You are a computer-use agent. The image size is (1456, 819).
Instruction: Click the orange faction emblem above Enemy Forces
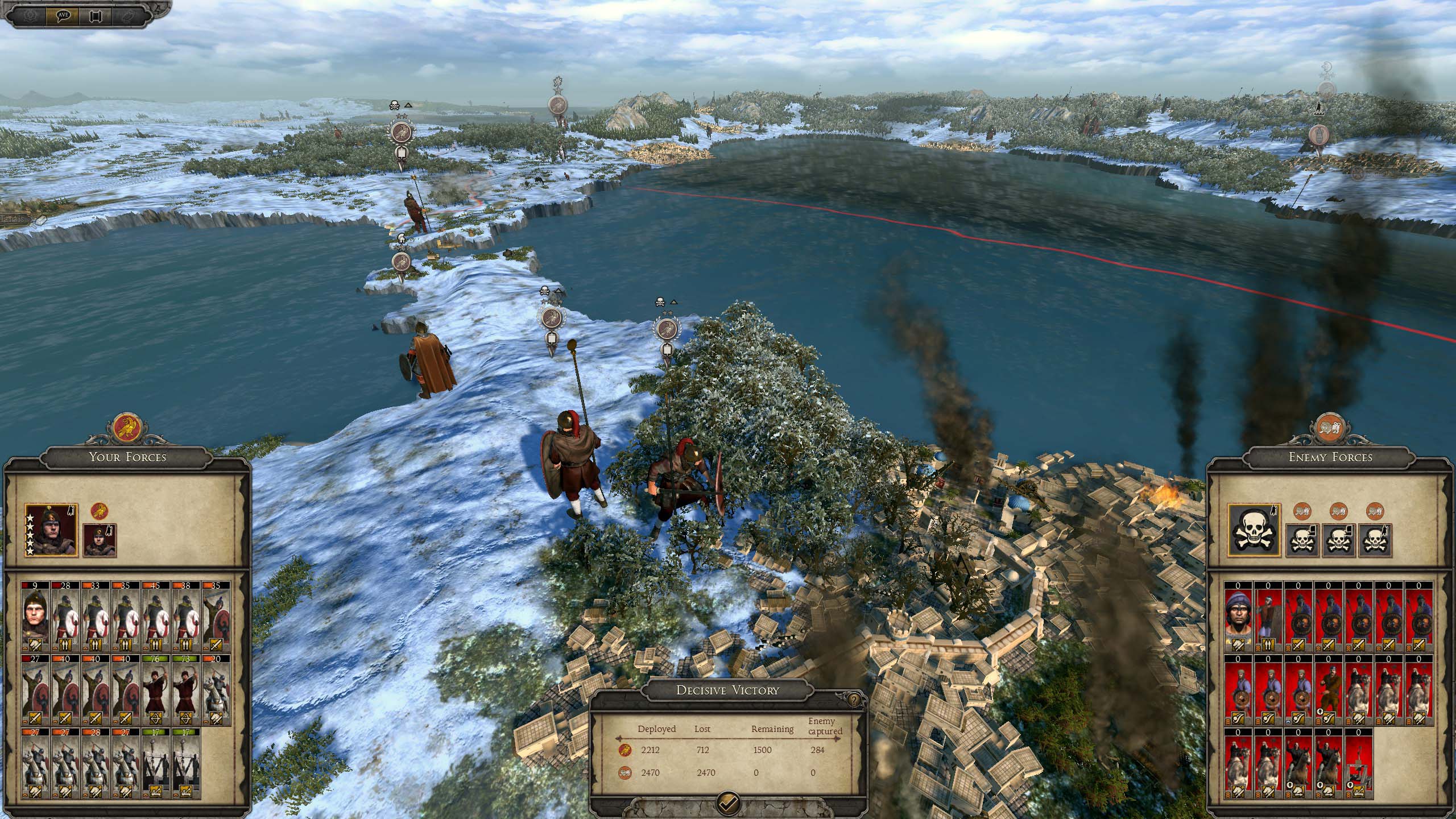pos(1331,429)
